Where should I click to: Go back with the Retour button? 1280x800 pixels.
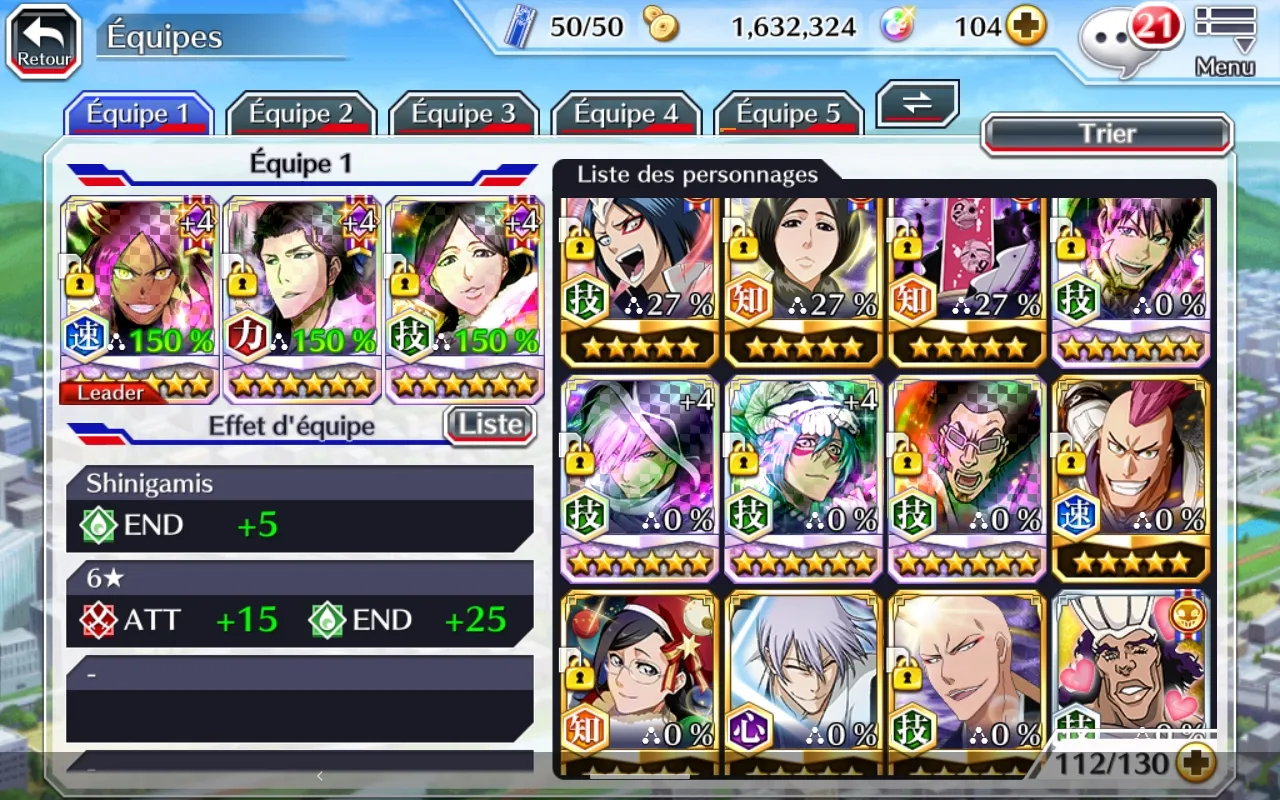click(44, 41)
